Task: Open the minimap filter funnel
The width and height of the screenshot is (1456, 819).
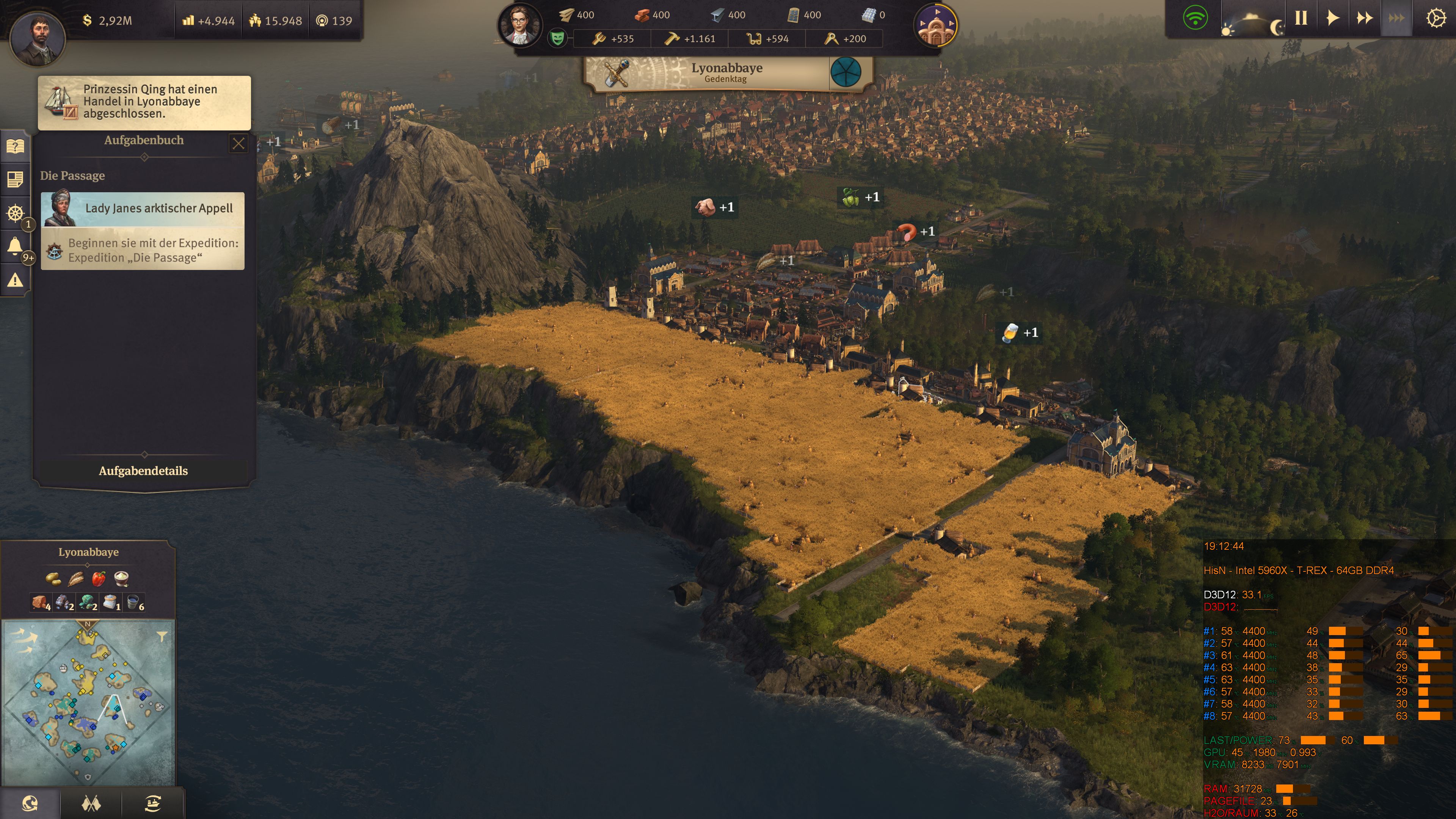Action: tap(162, 637)
